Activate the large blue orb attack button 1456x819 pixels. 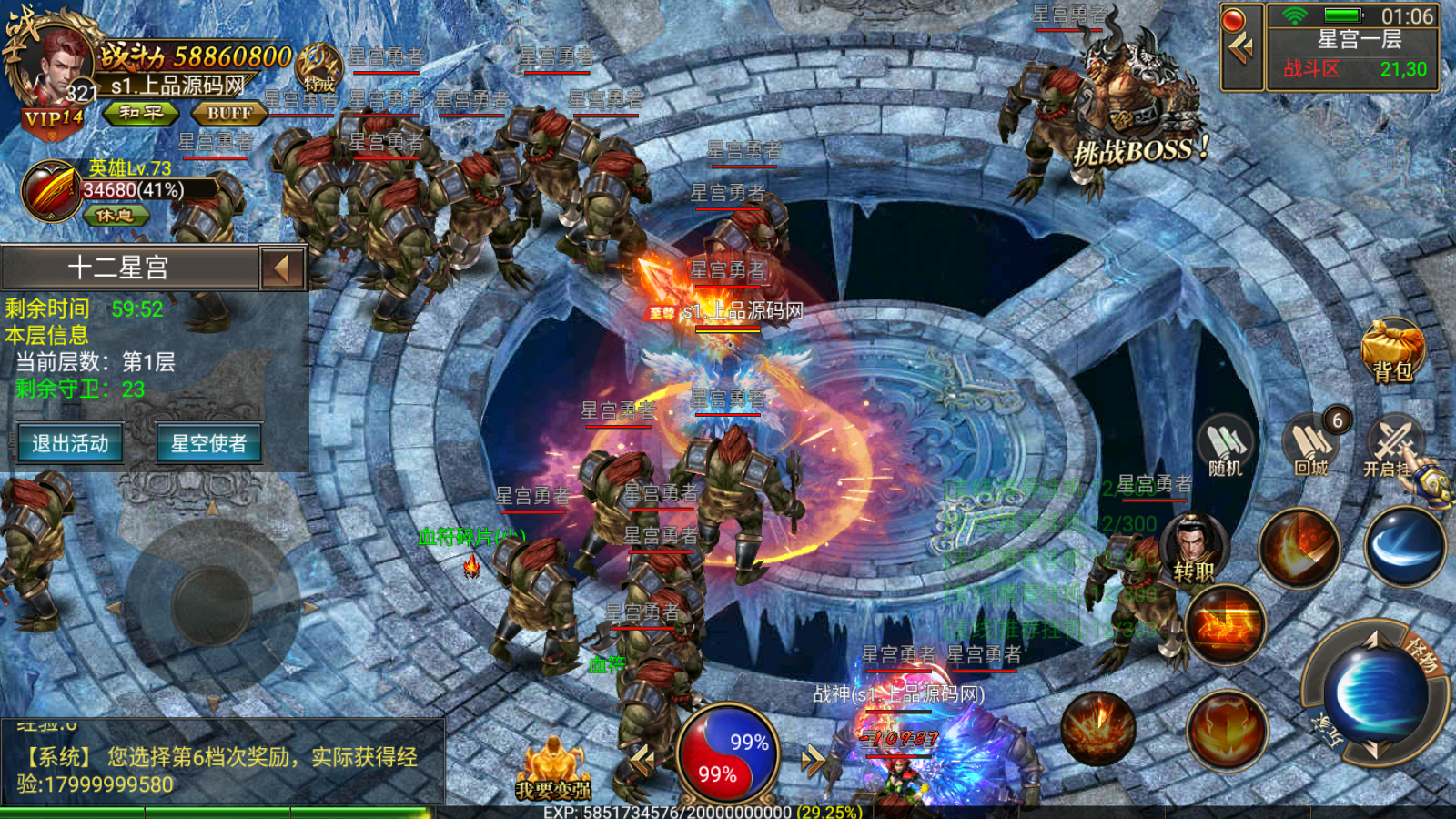[x=1372, y=693]
